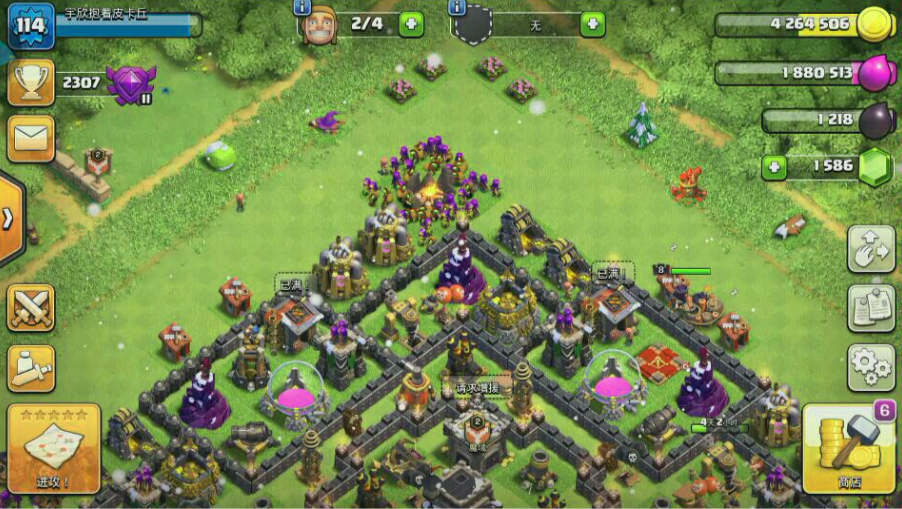Buy gems with the green plus button
Viewport: 902px width, 509px height.
(773, 167)
